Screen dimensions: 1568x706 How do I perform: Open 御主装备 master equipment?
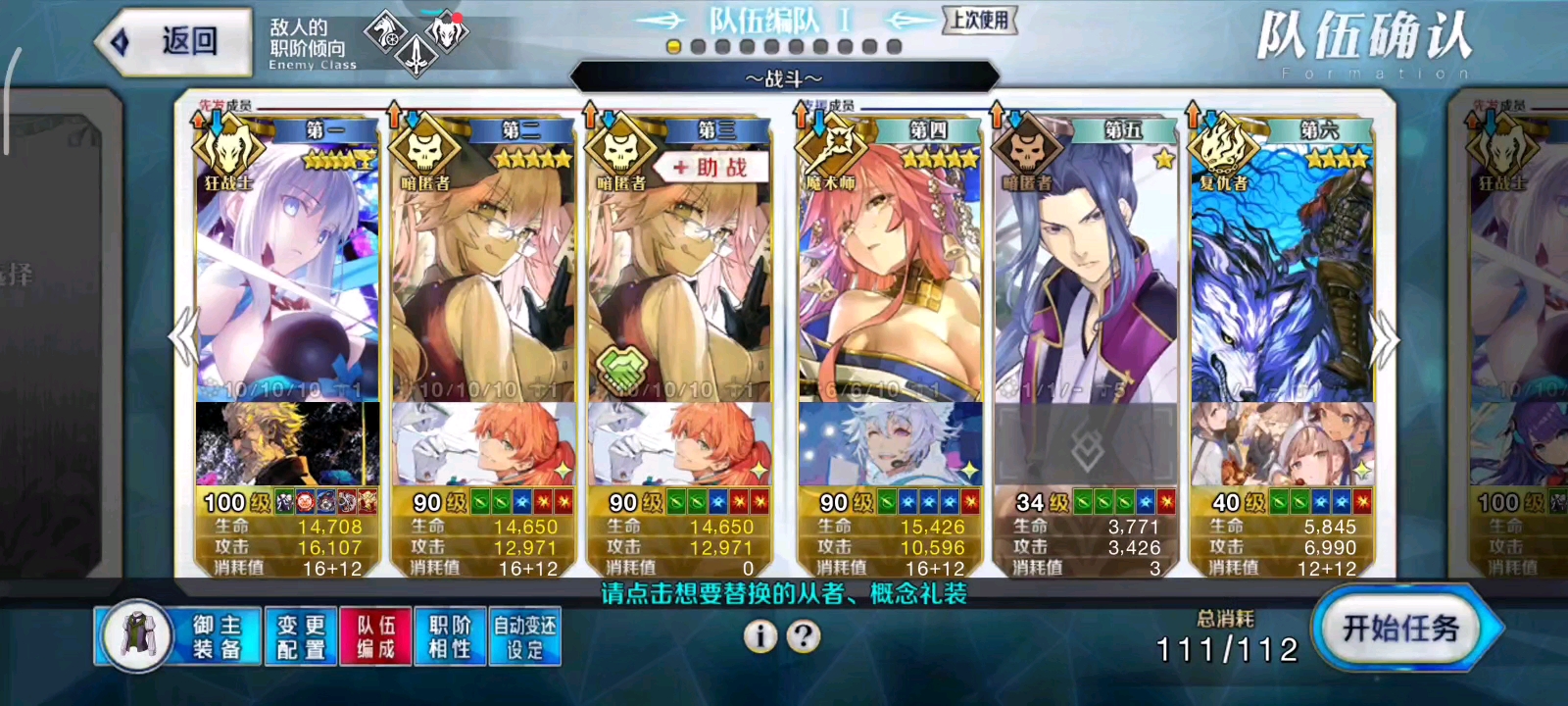(x=178, y=636)
